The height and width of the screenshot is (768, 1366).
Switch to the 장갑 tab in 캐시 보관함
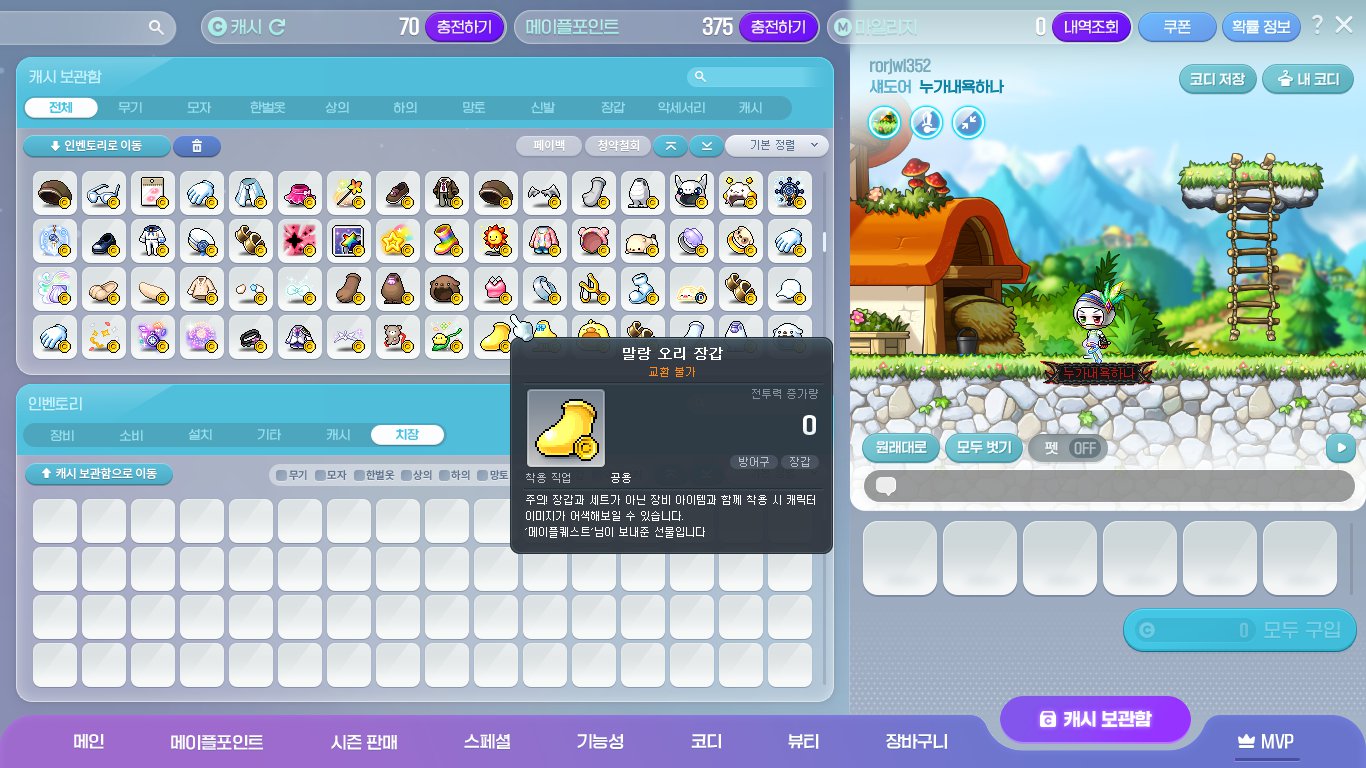tap(614, 108)
